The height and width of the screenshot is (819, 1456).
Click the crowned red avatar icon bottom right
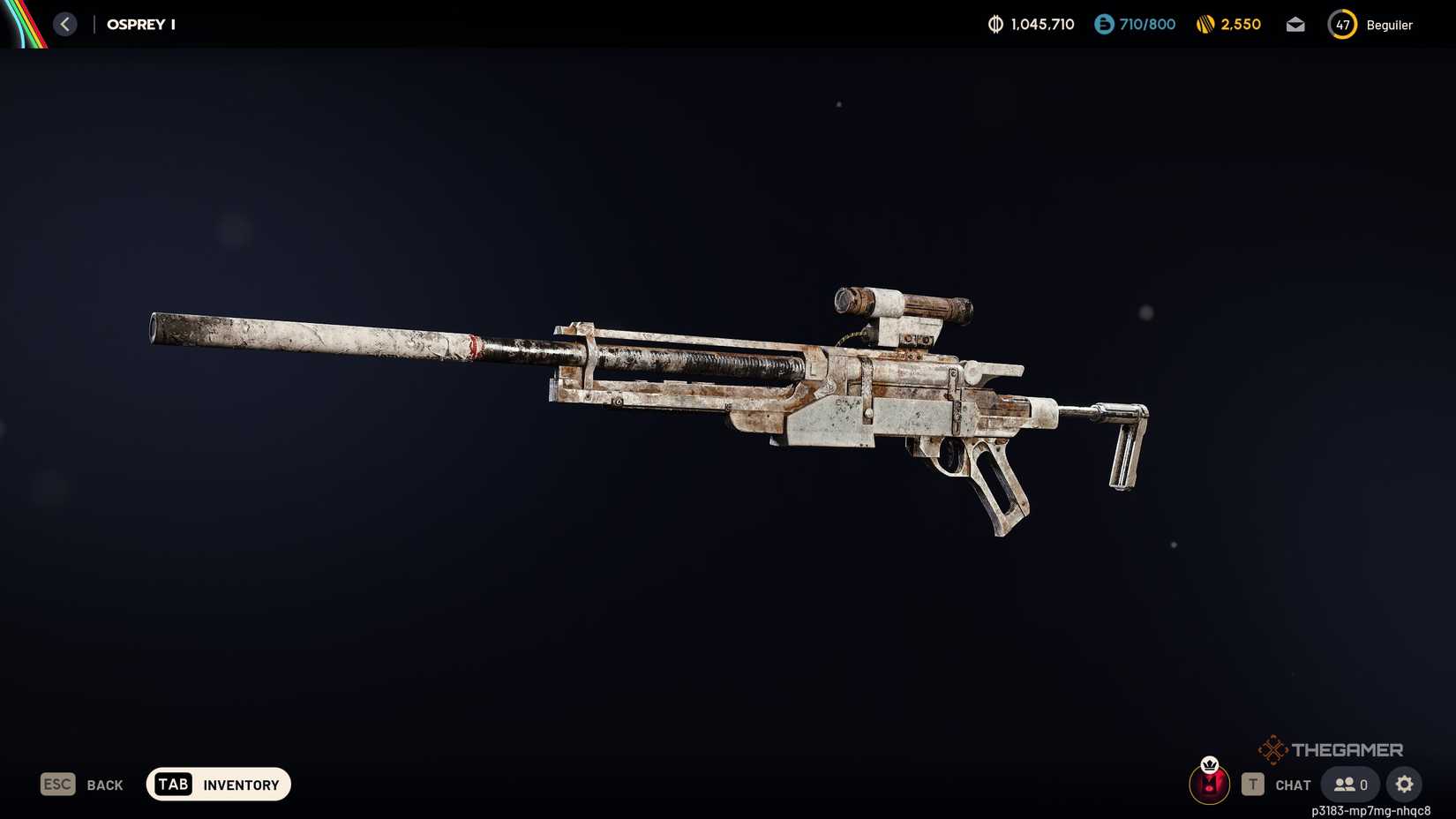tap(1210, 784)
